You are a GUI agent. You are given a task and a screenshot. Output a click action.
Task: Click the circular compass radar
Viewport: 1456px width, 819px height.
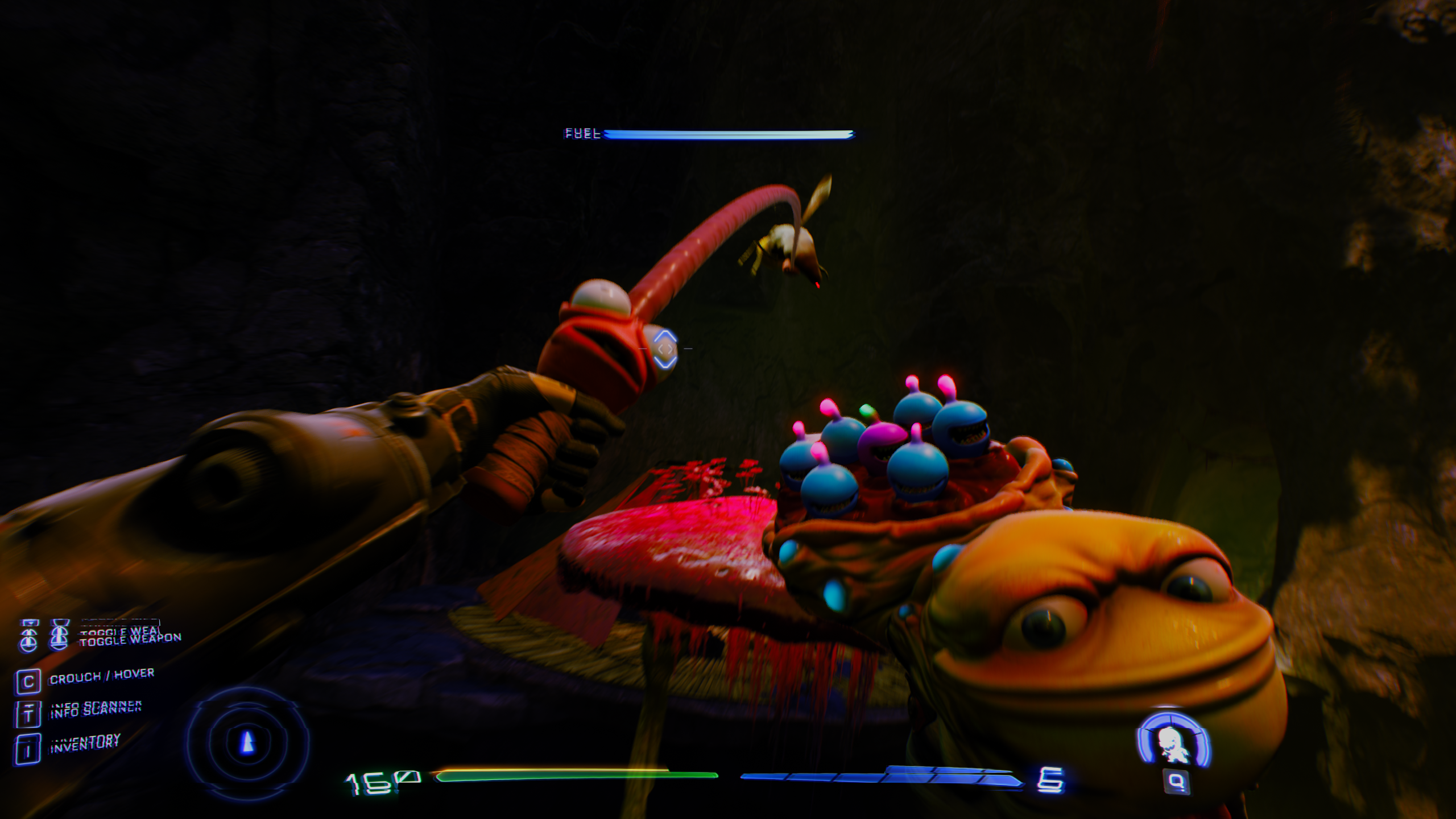coord(248,742)
